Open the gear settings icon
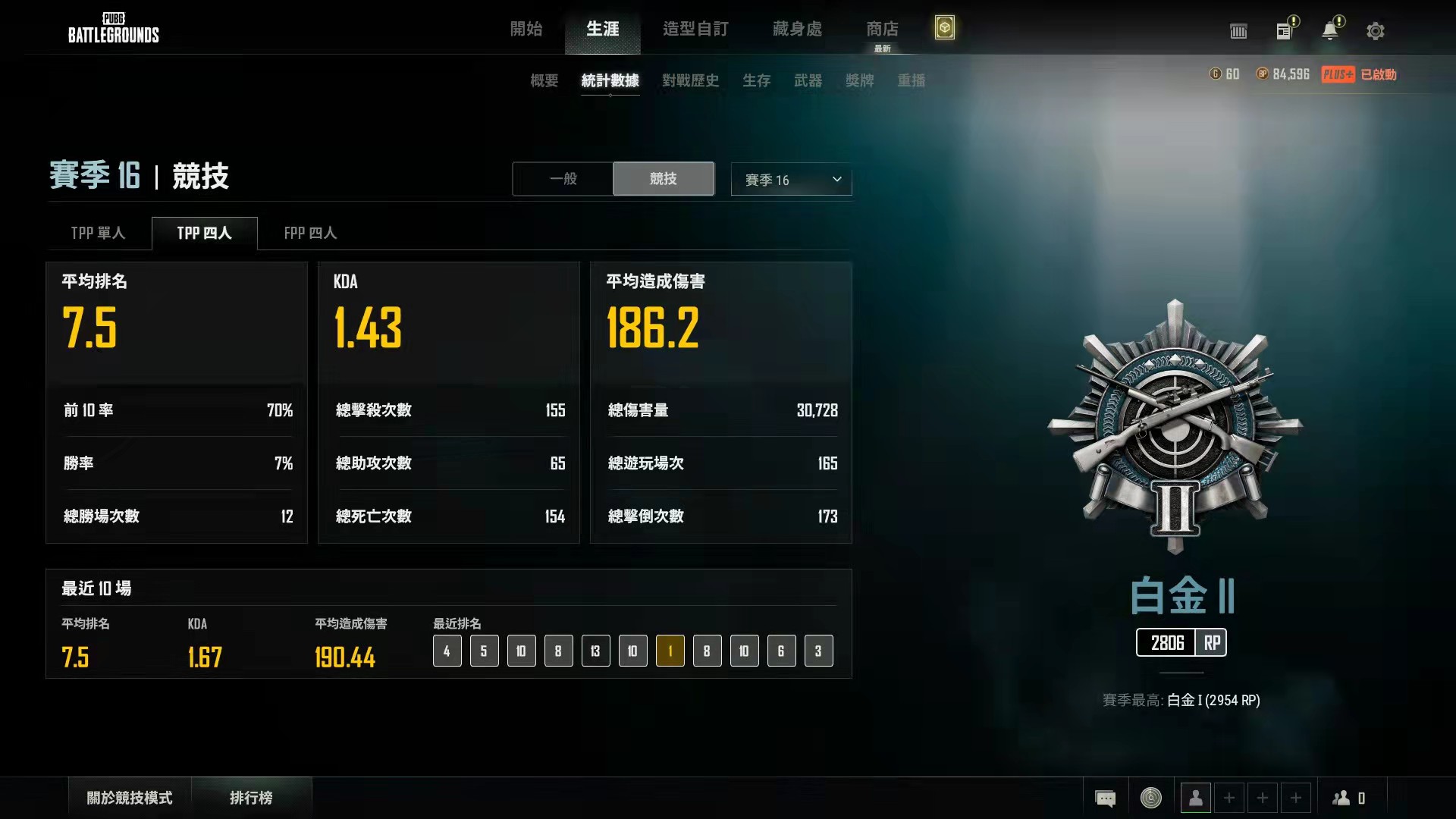Image resolution: width=1456 pixels, height=819 pixels. (x=1375, y=31)
